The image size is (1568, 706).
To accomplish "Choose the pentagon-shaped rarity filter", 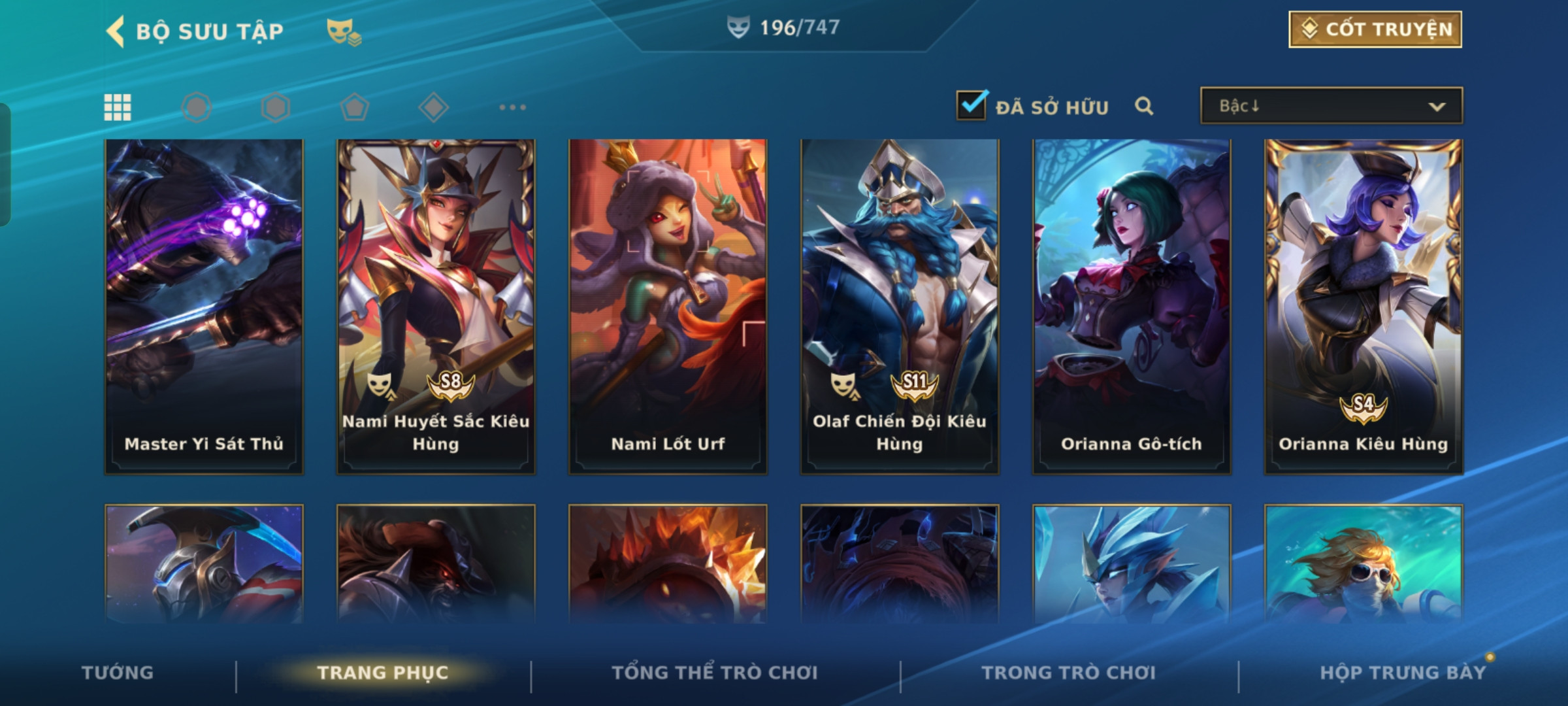I will point(354,107).
